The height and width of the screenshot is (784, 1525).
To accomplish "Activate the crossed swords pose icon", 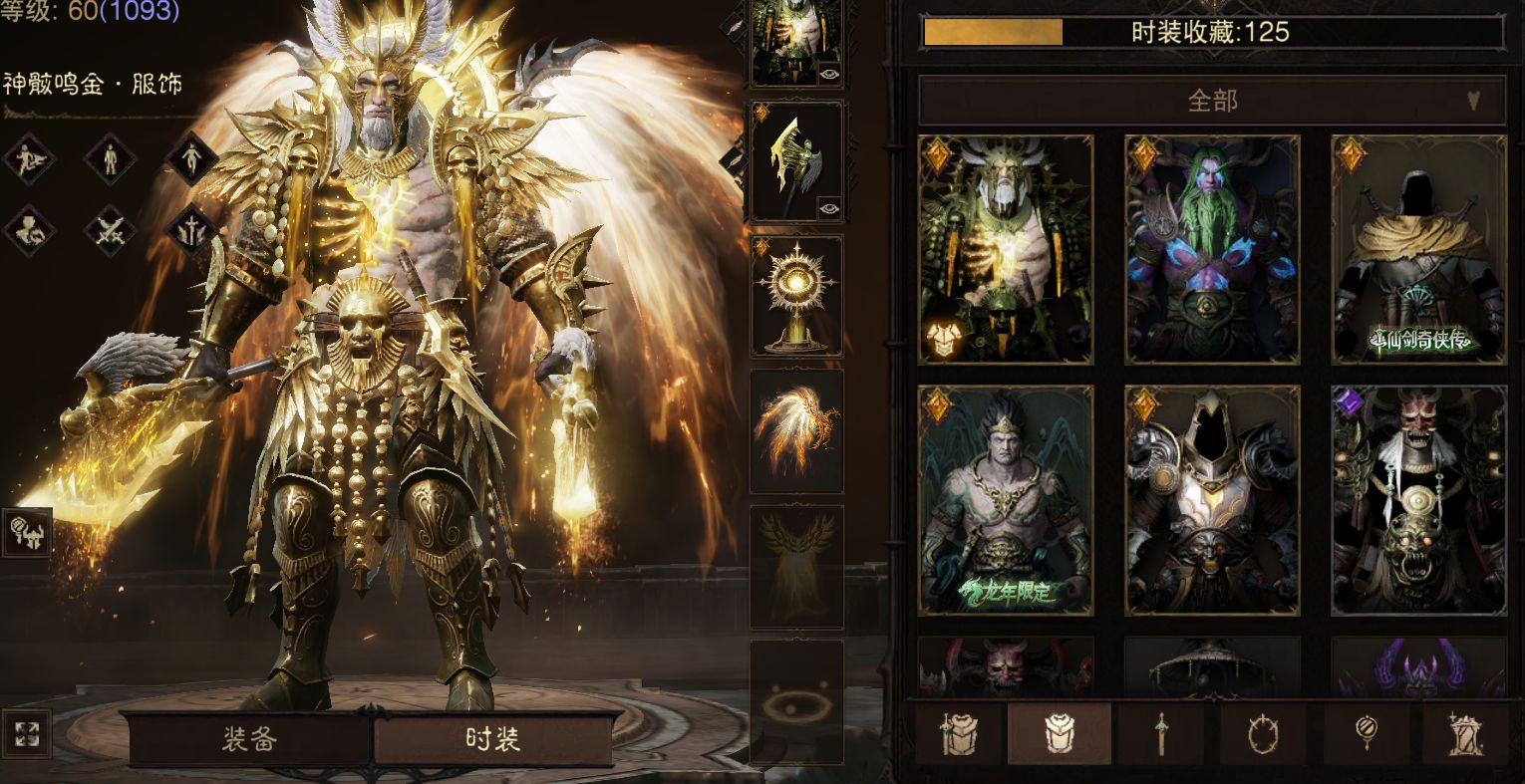I will point(110,230).
